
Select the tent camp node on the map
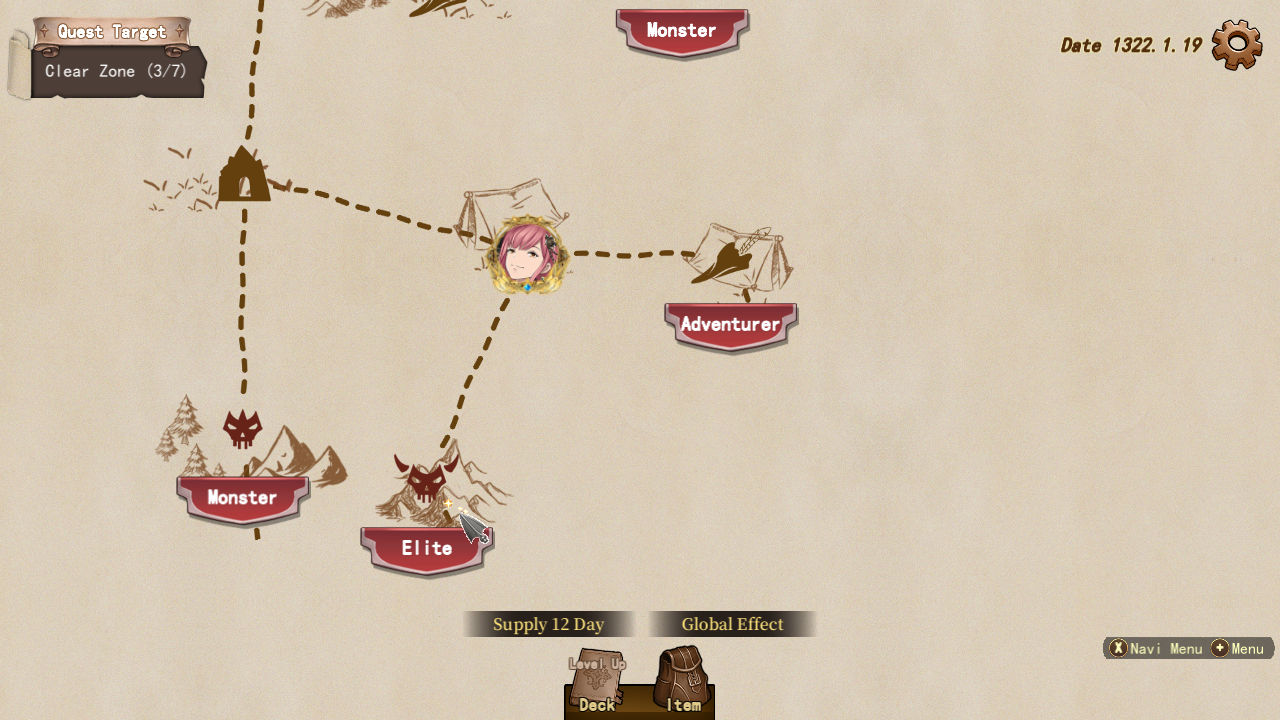click(x=243, y=178)
